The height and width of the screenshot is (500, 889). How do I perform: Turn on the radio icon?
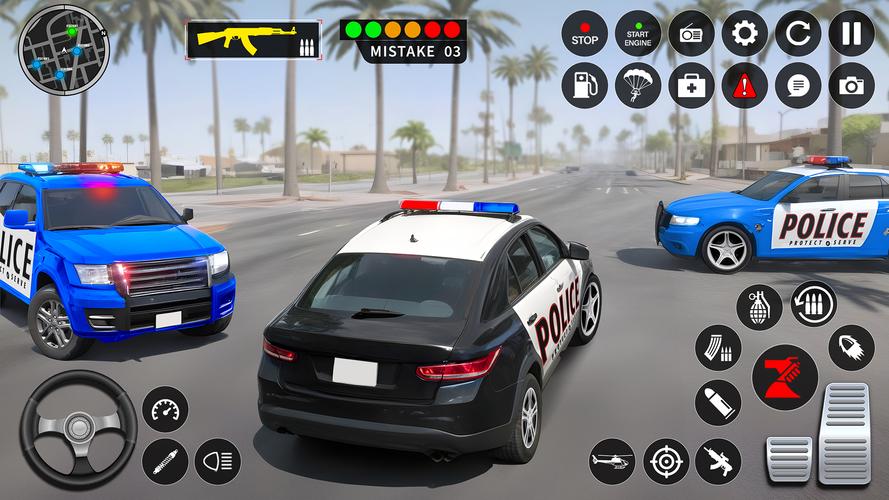coord(691,33)
